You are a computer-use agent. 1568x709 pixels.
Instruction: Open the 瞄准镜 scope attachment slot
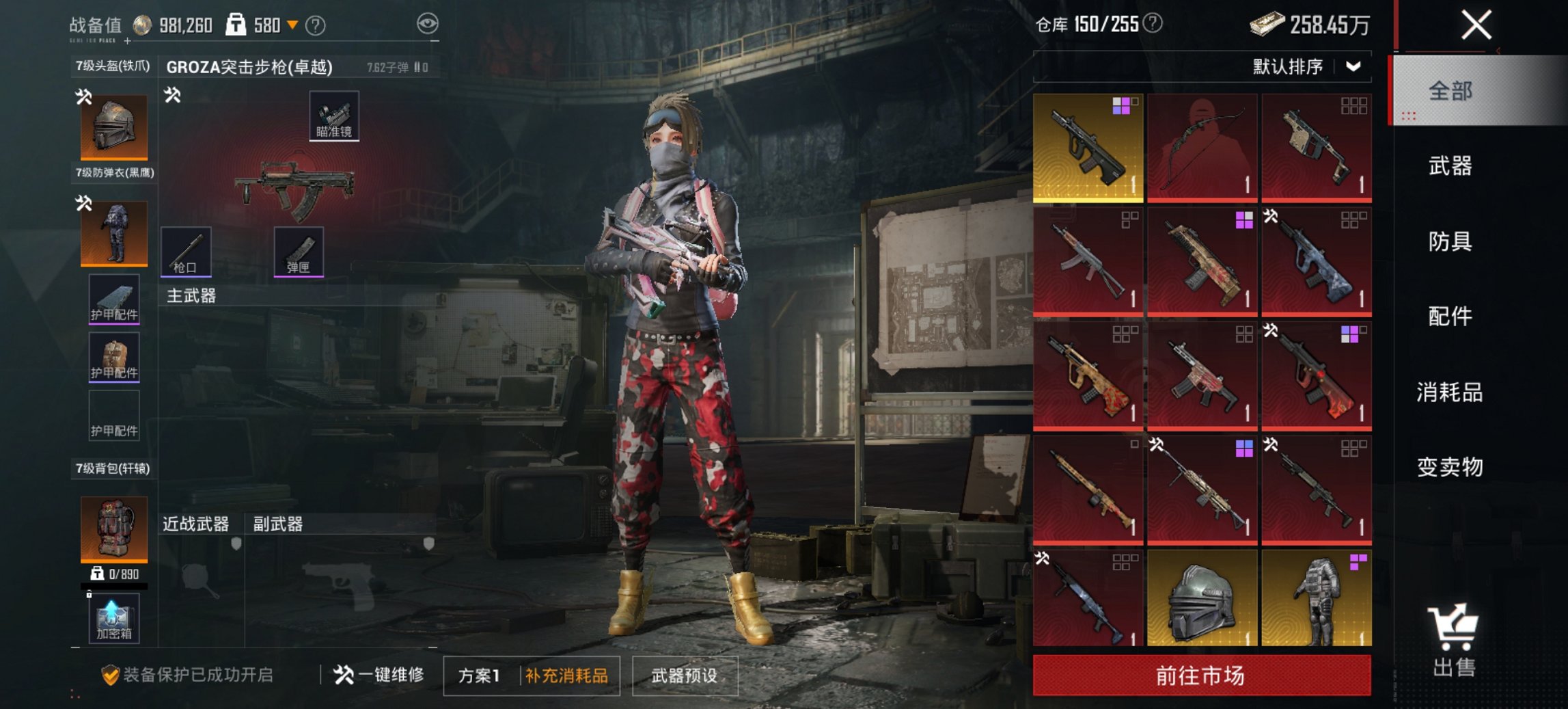click(334, 116)
